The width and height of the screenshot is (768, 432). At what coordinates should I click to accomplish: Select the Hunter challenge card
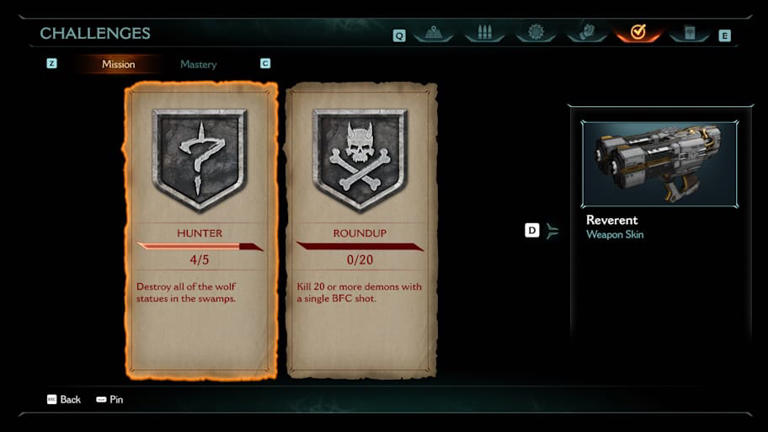click(200, 230)
